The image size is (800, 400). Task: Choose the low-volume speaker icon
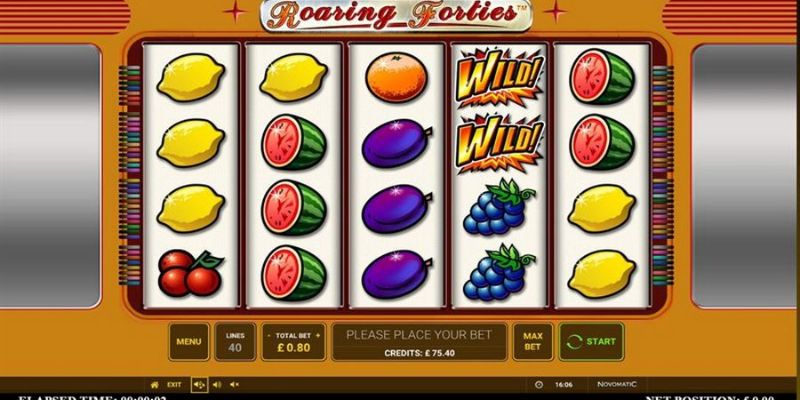click(218, 384)
